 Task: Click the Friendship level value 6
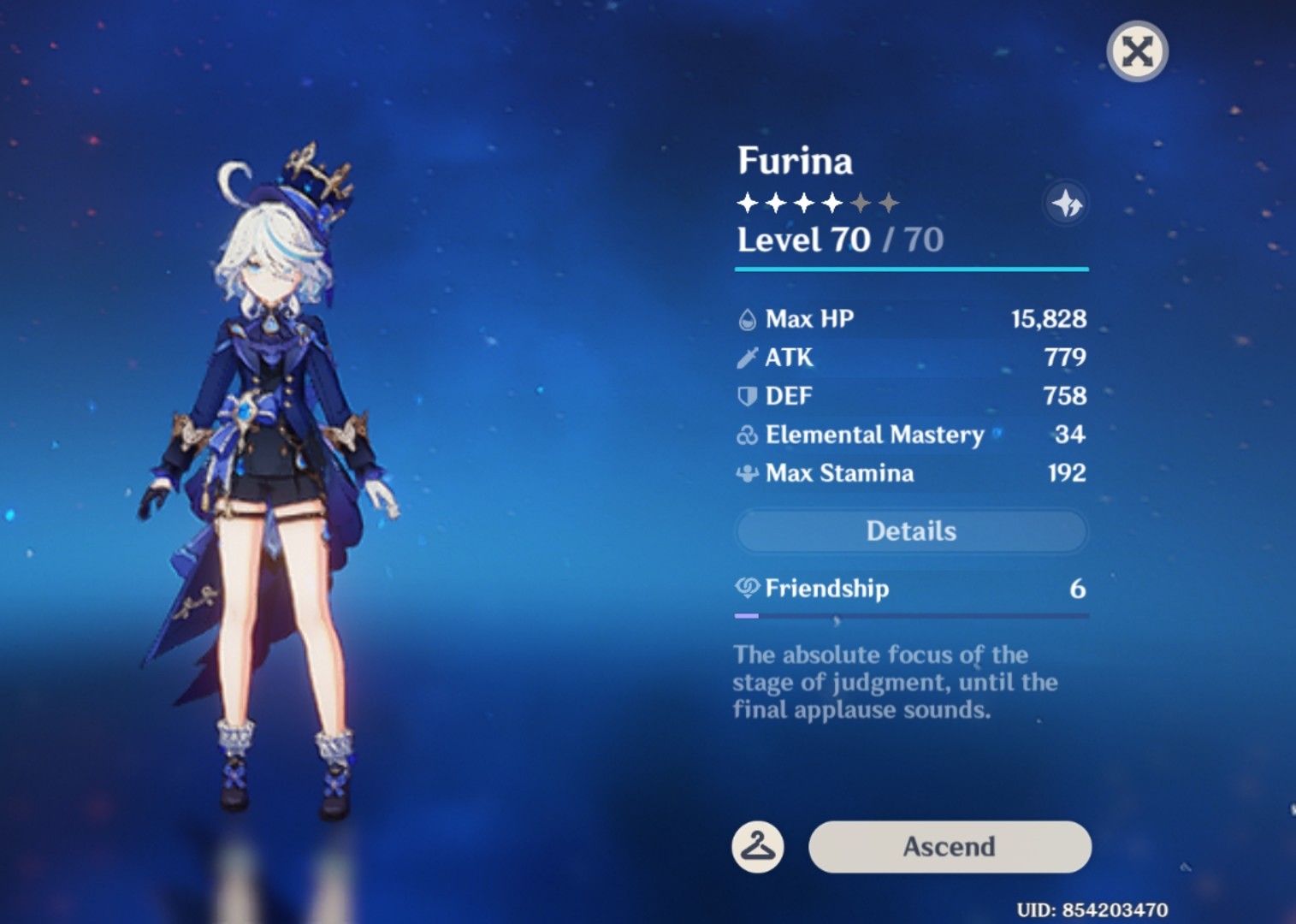pyautogui.click(x=1079, y=588)
